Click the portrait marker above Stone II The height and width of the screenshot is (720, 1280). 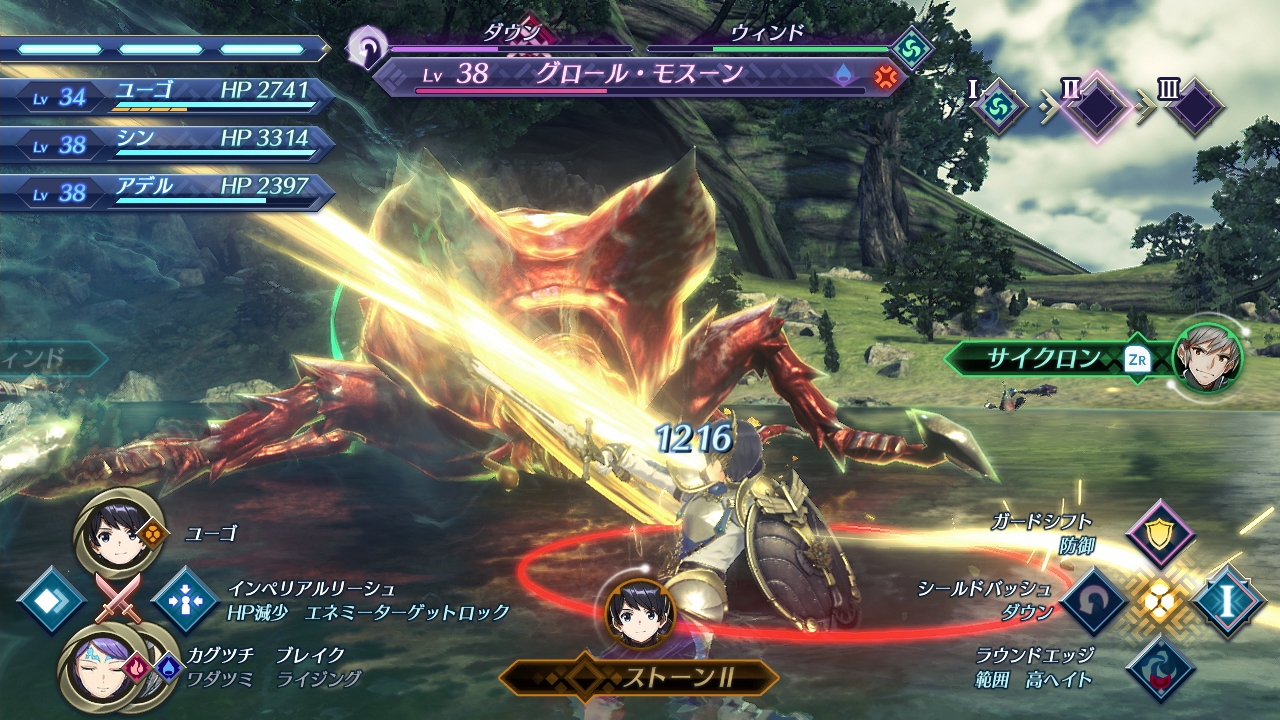639,612
